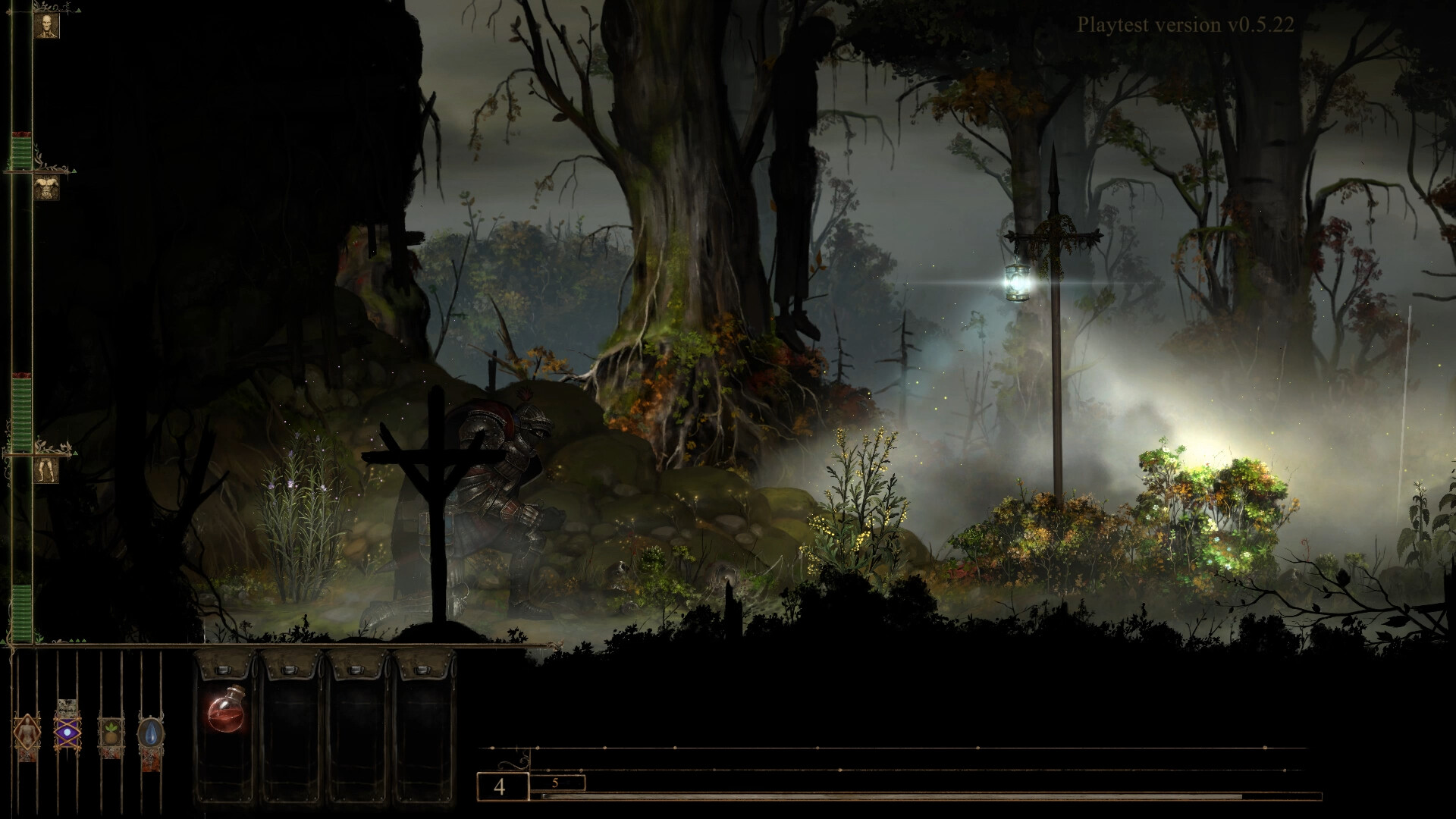Select the human figure talisman near bottom left

click(x=27, y=733)
